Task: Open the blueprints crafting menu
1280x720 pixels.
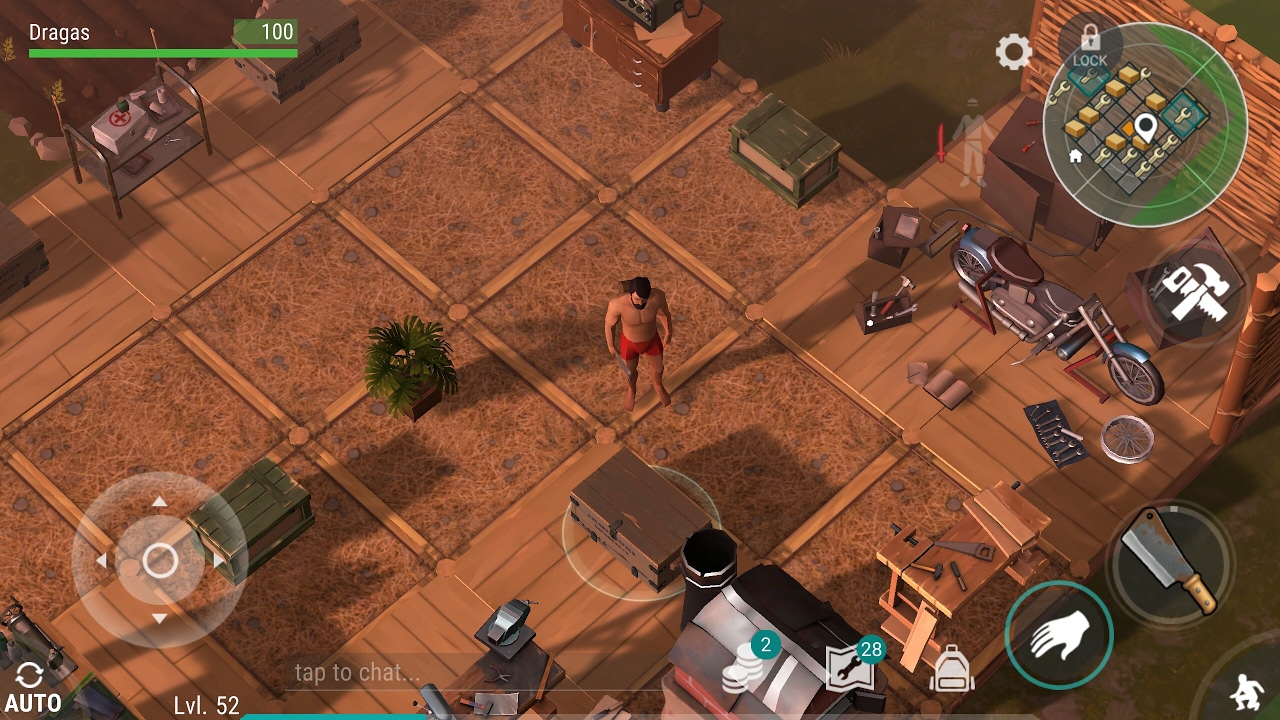Action: pos(850,667)
